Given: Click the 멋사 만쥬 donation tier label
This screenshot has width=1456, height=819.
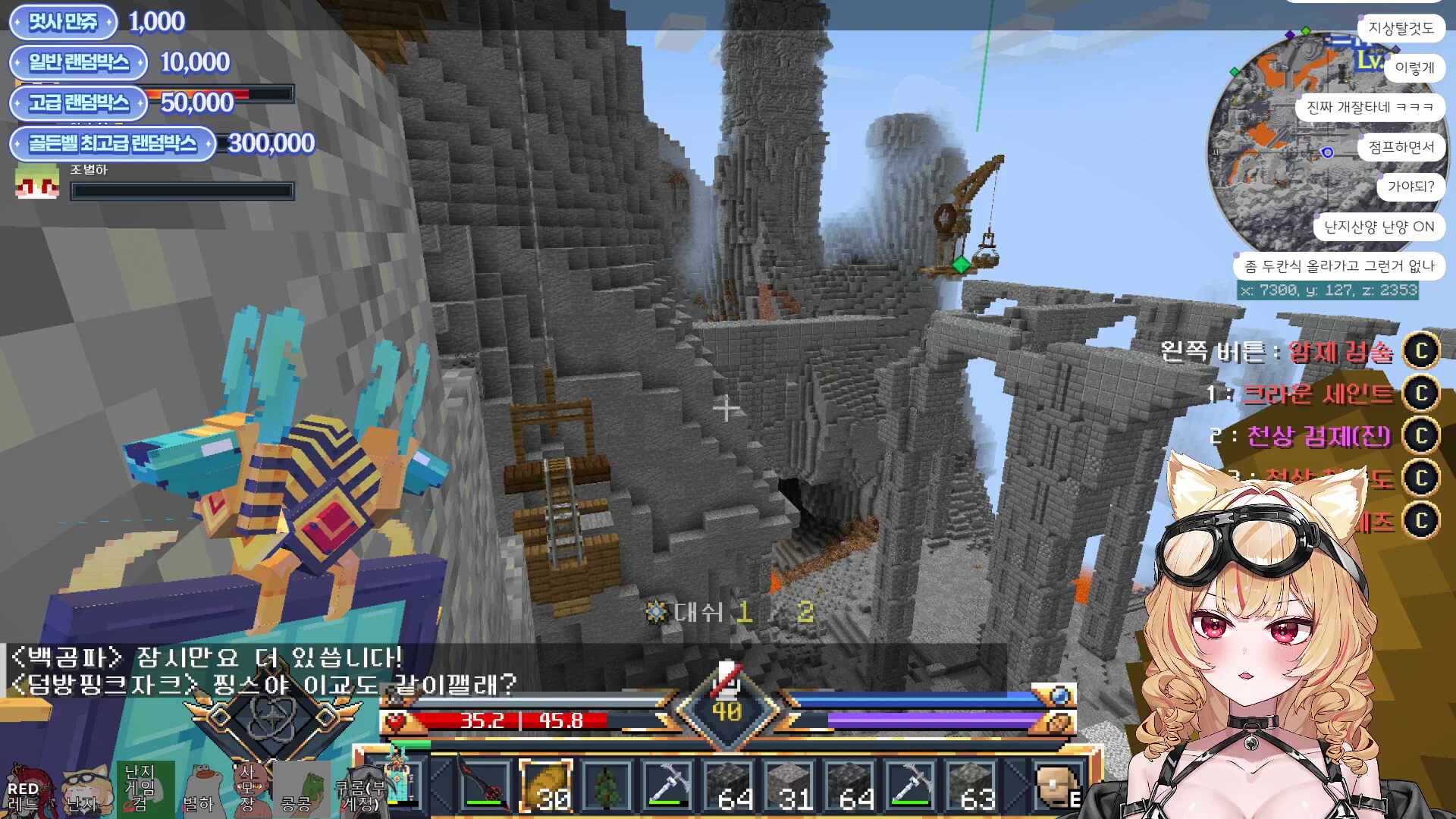Looking at the screenshot, I should (x=63, y=22).
